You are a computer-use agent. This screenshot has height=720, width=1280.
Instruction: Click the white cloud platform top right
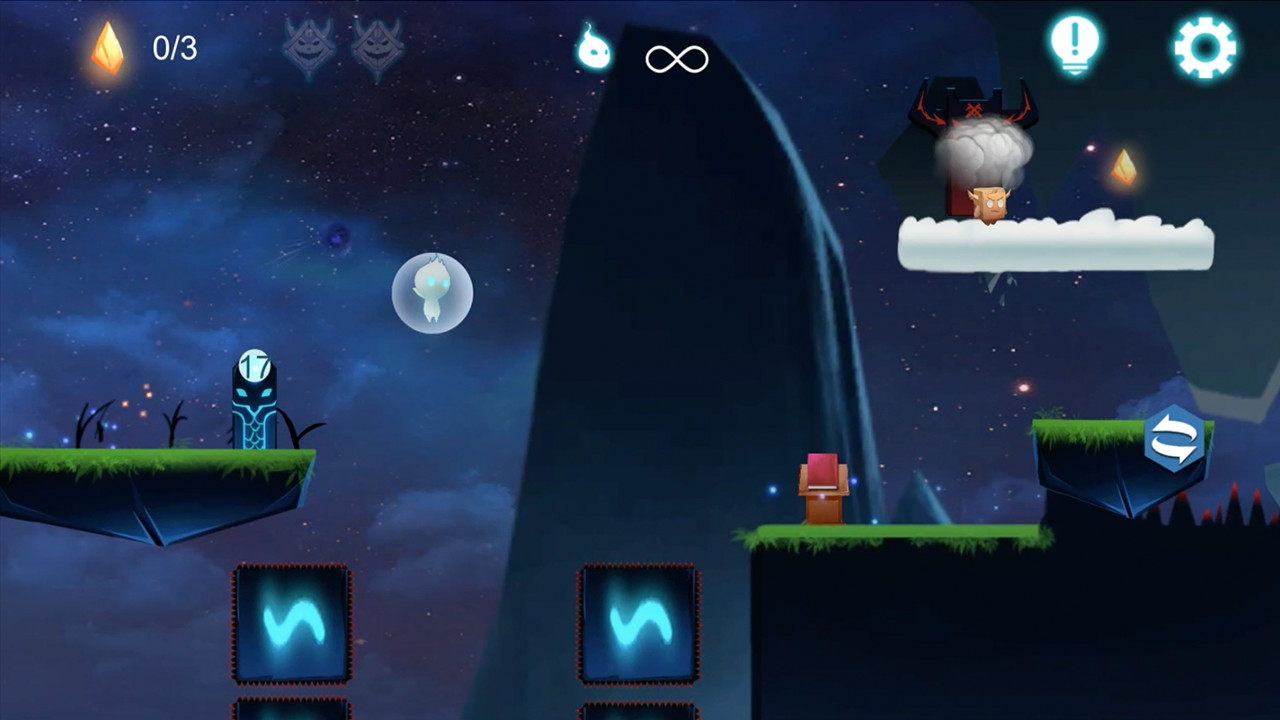point(1055,240)
